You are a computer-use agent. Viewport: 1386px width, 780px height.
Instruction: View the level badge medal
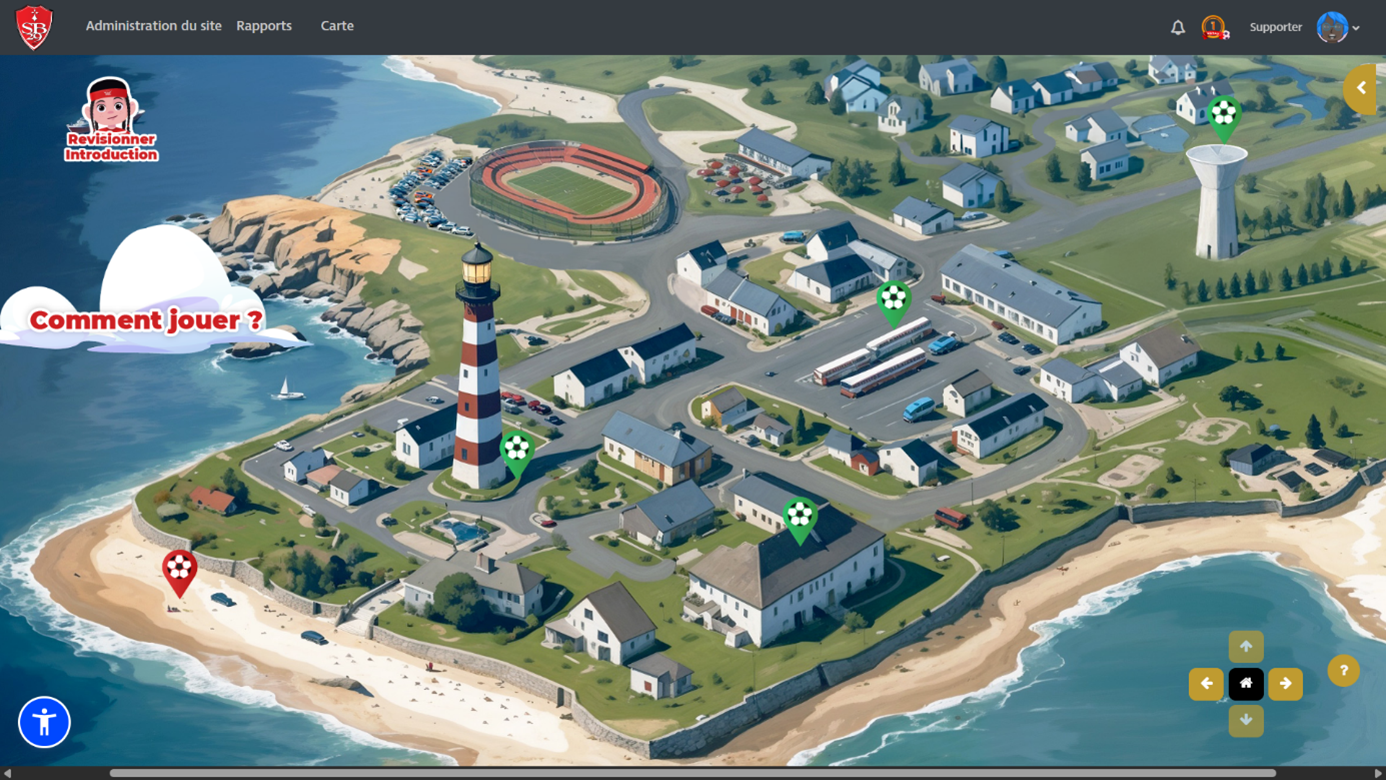pyautogui.click(x=1214, y=27)
